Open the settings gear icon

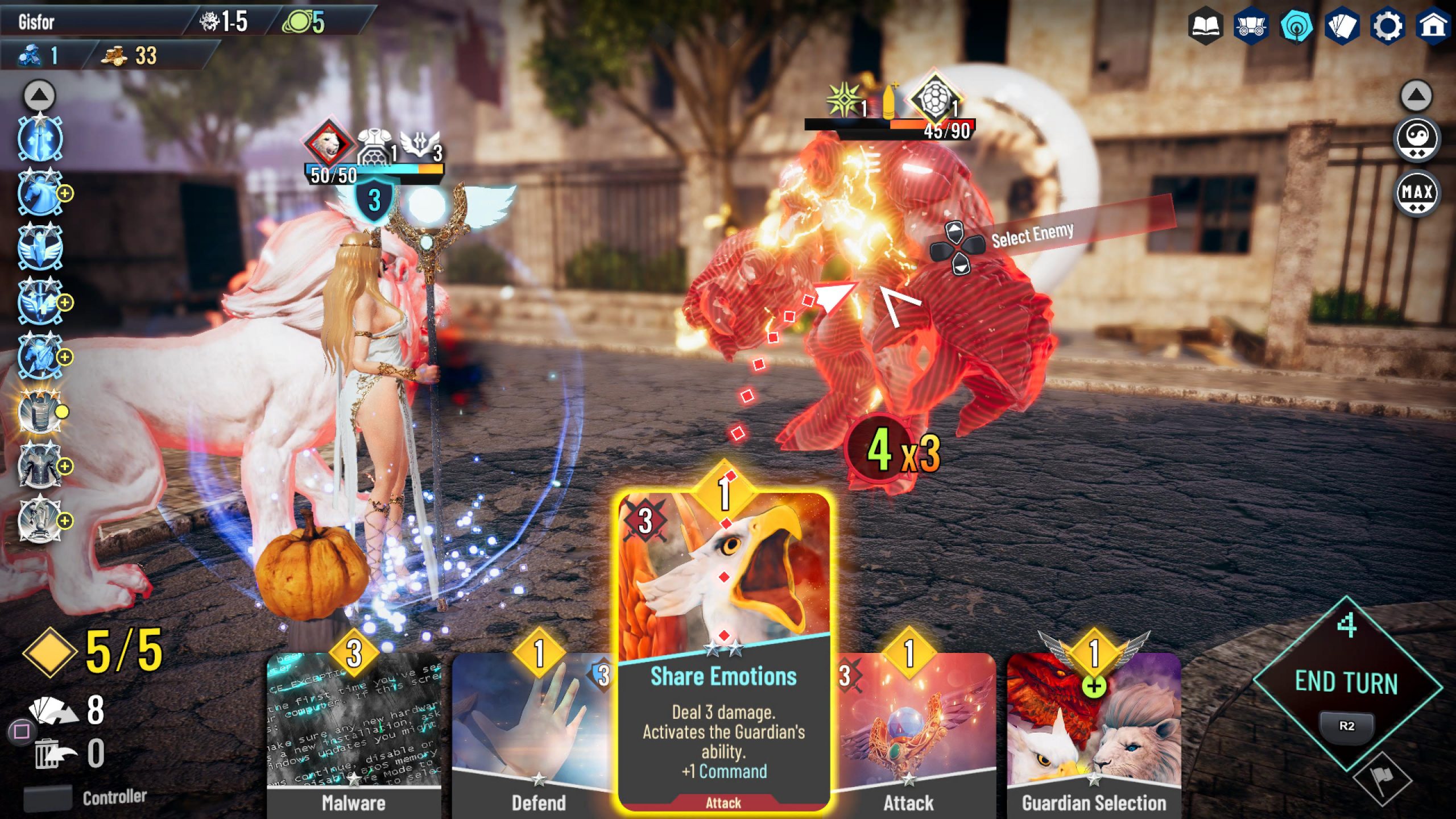[x=1388, y=26]
